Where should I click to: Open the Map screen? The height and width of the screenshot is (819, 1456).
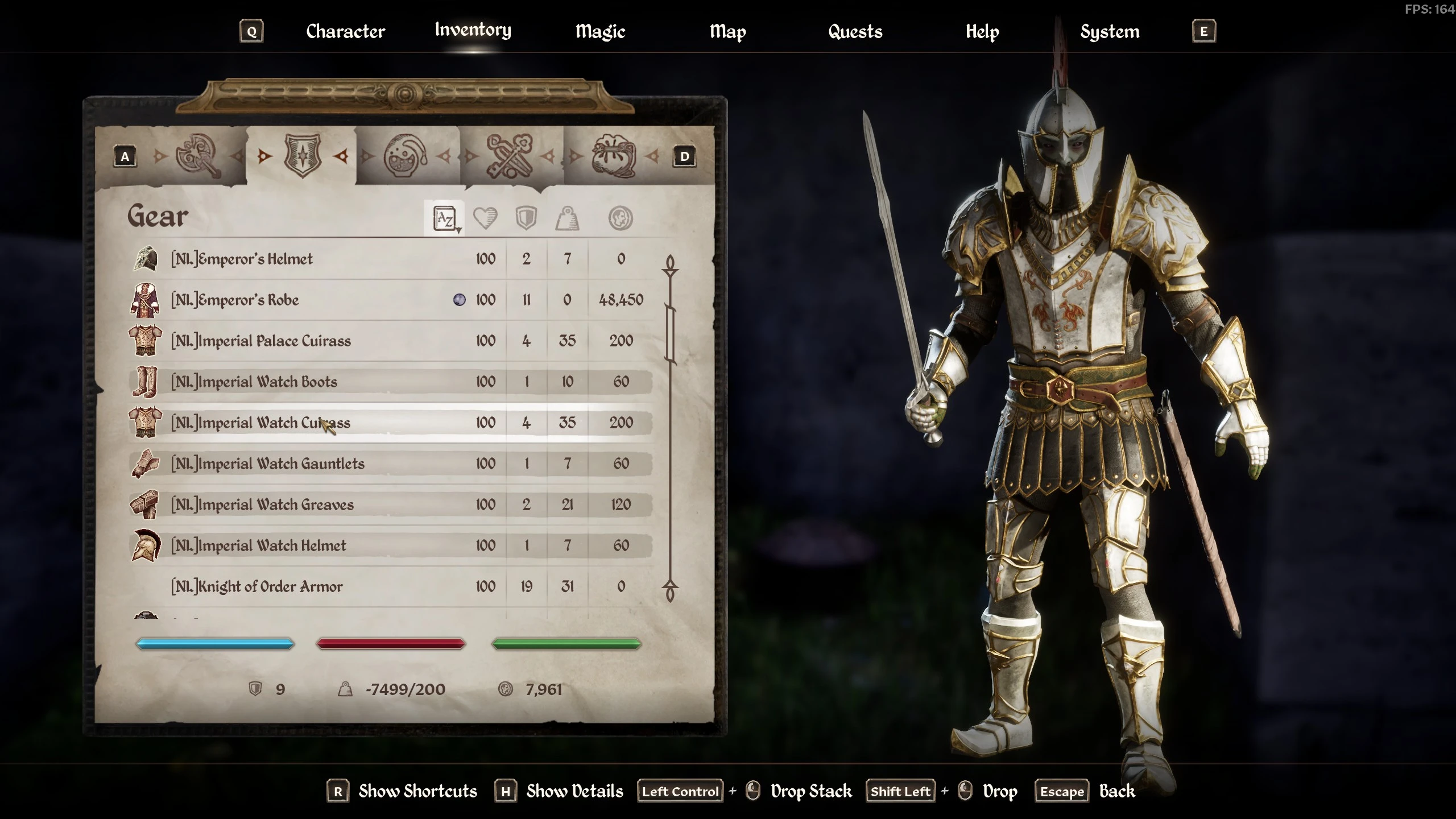pyautogui.click(x=727, y=31)
